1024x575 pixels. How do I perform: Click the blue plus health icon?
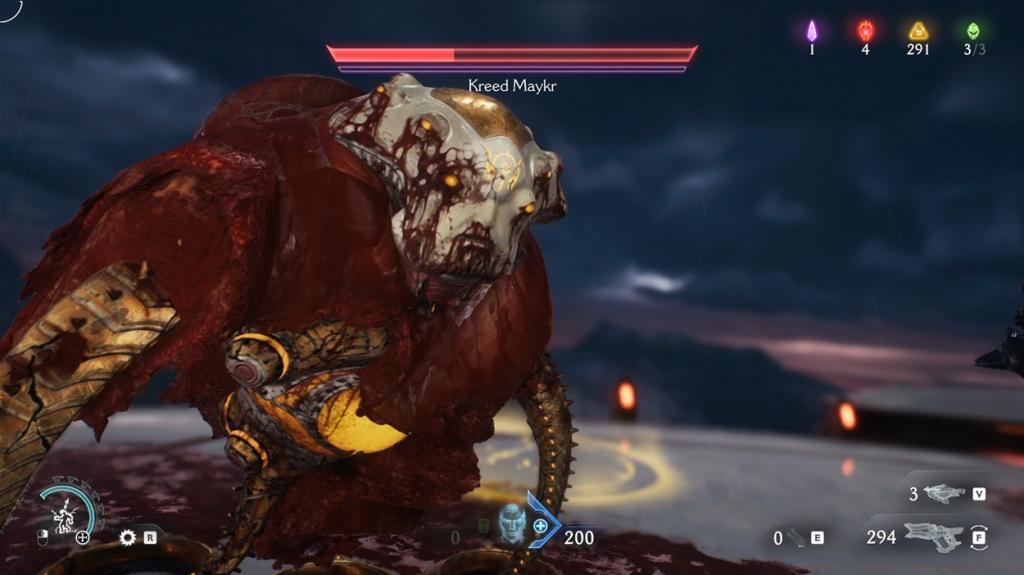pyautogui.click(x=541, y=526)
